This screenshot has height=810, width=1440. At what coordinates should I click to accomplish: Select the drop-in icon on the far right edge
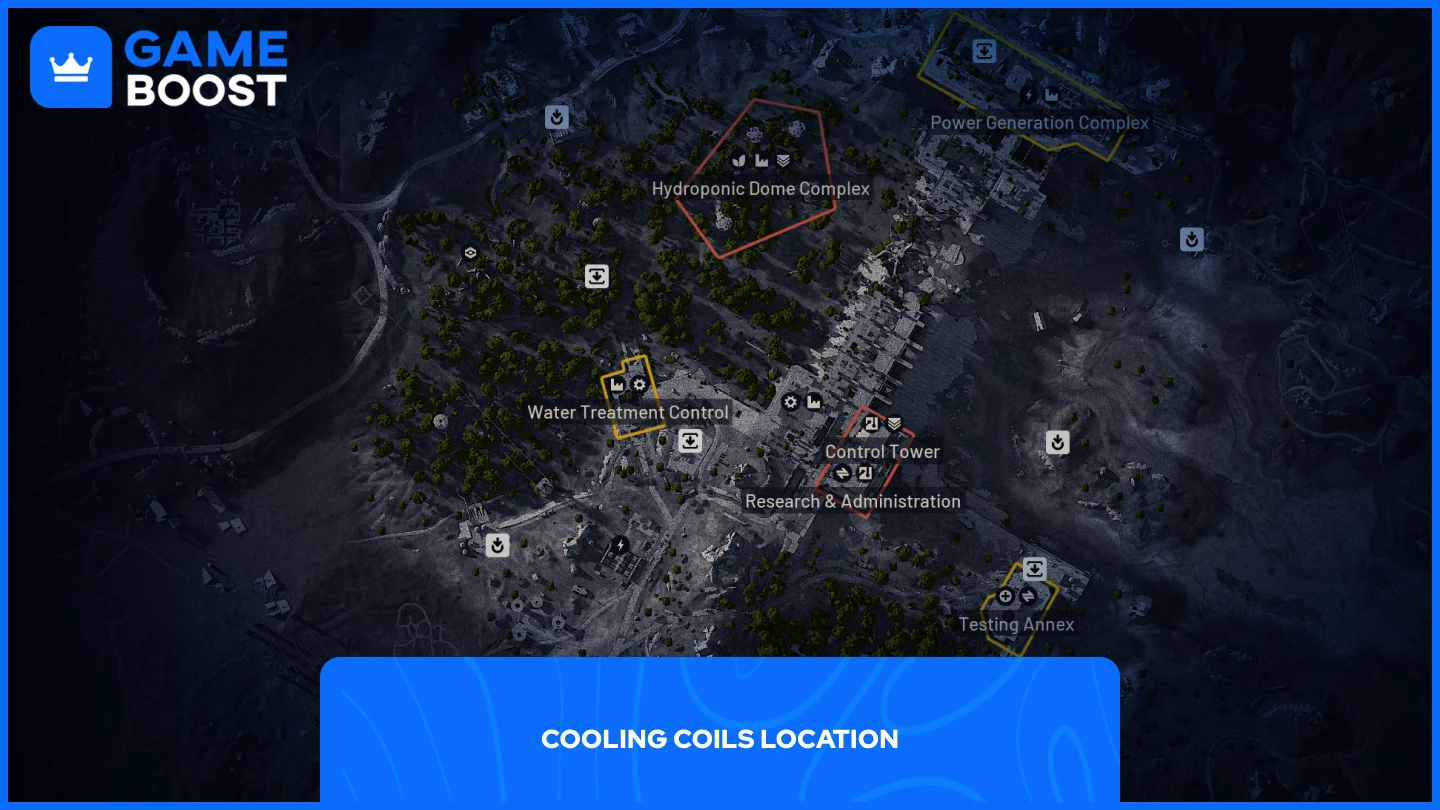[x=1191, y=240]
